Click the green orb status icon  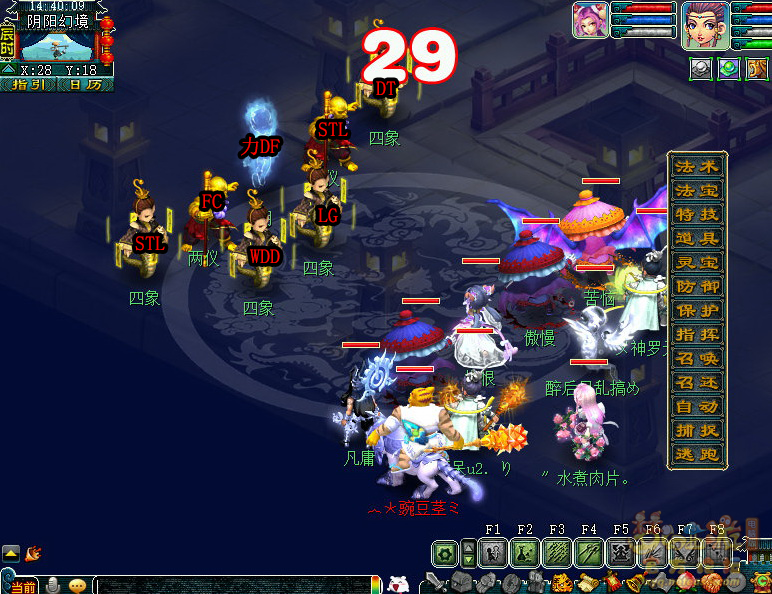tap(729, 68)
